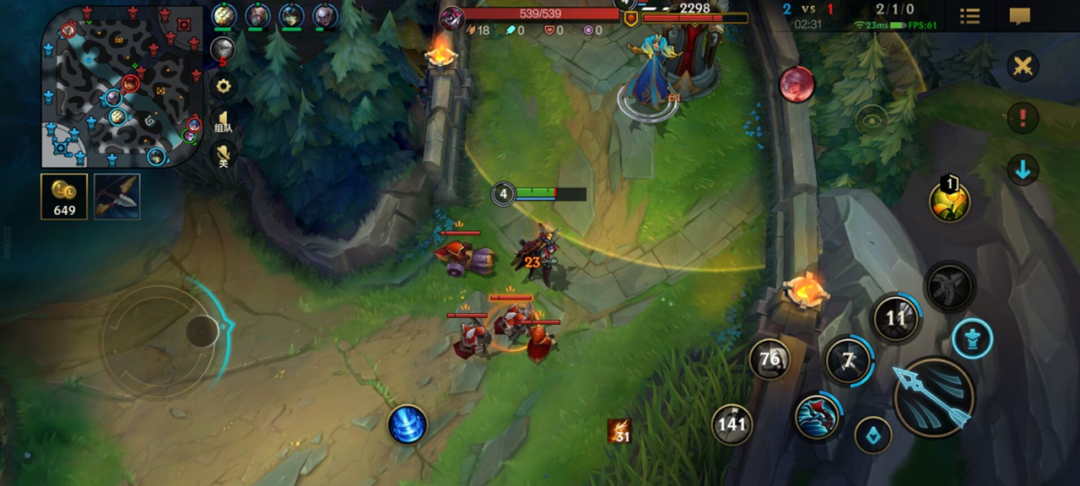Cast the summoner spell showing 76 cooldown

pyautogui.click(x=770, y=359)
